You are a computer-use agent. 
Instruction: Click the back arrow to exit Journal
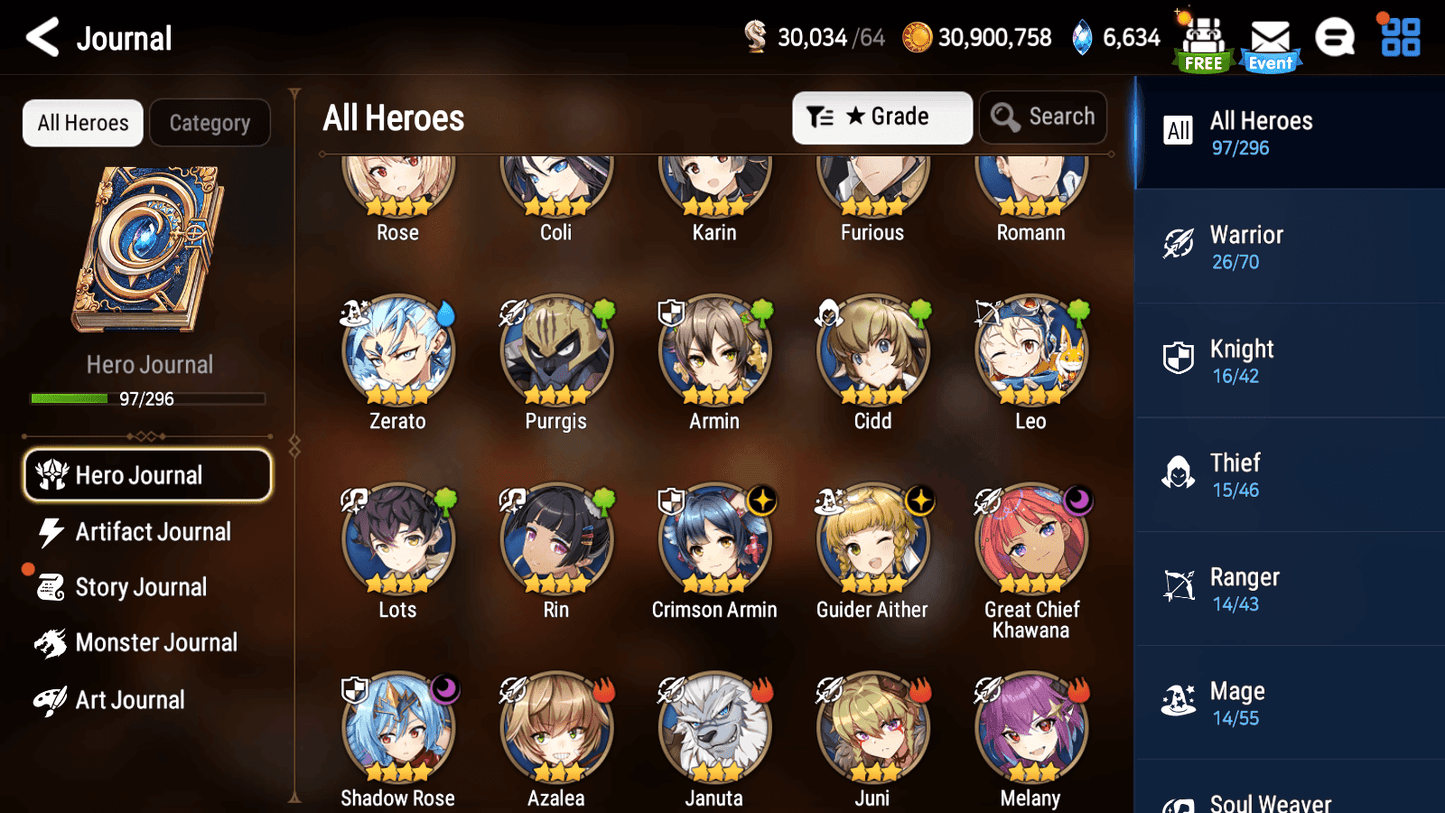41,38
